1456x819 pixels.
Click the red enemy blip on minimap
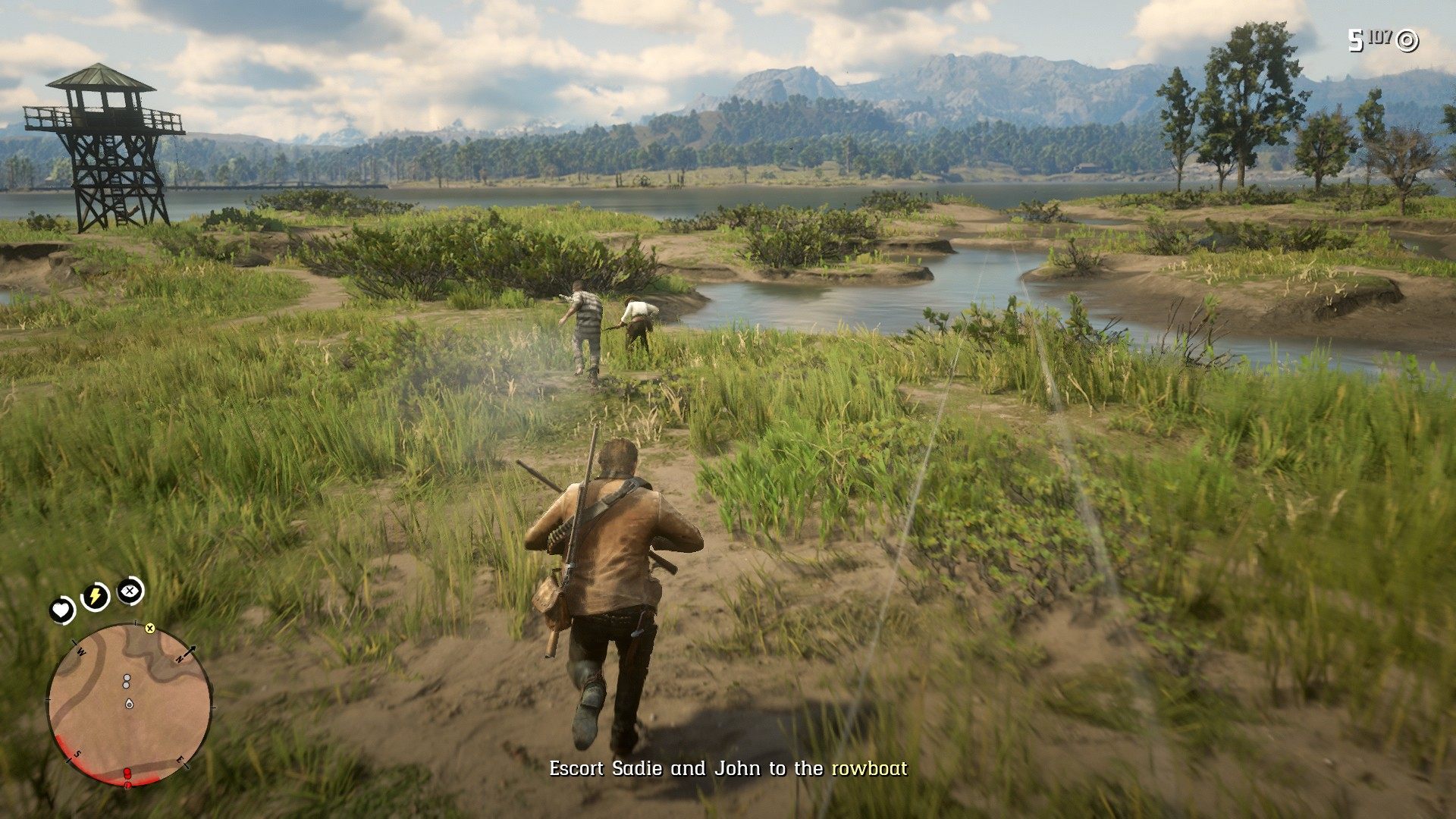[x=127, y=773]
